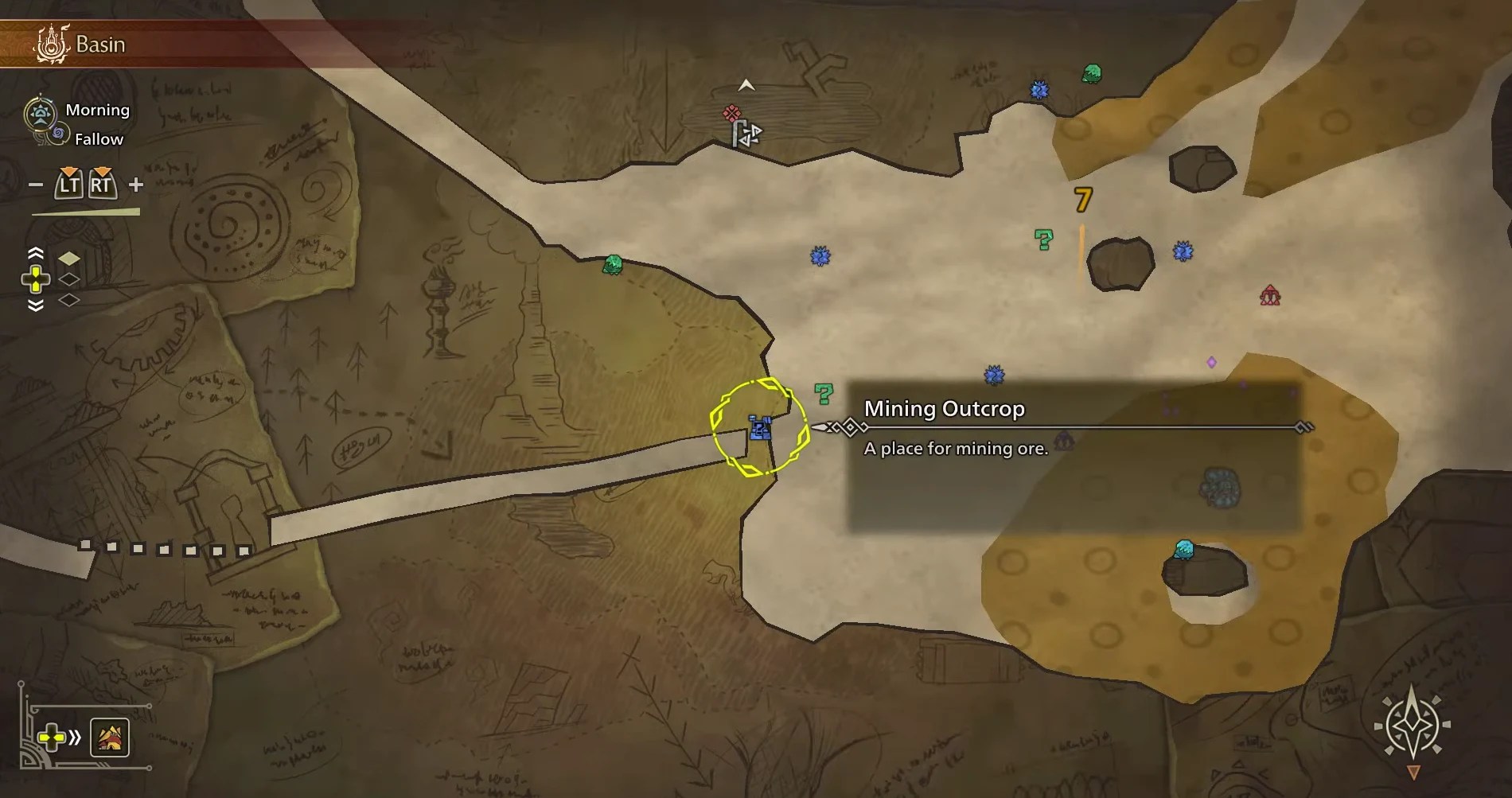This screenshot has width=1512, height=798.
Task: Click the area 7 number marker
Action: [1082, 200]
